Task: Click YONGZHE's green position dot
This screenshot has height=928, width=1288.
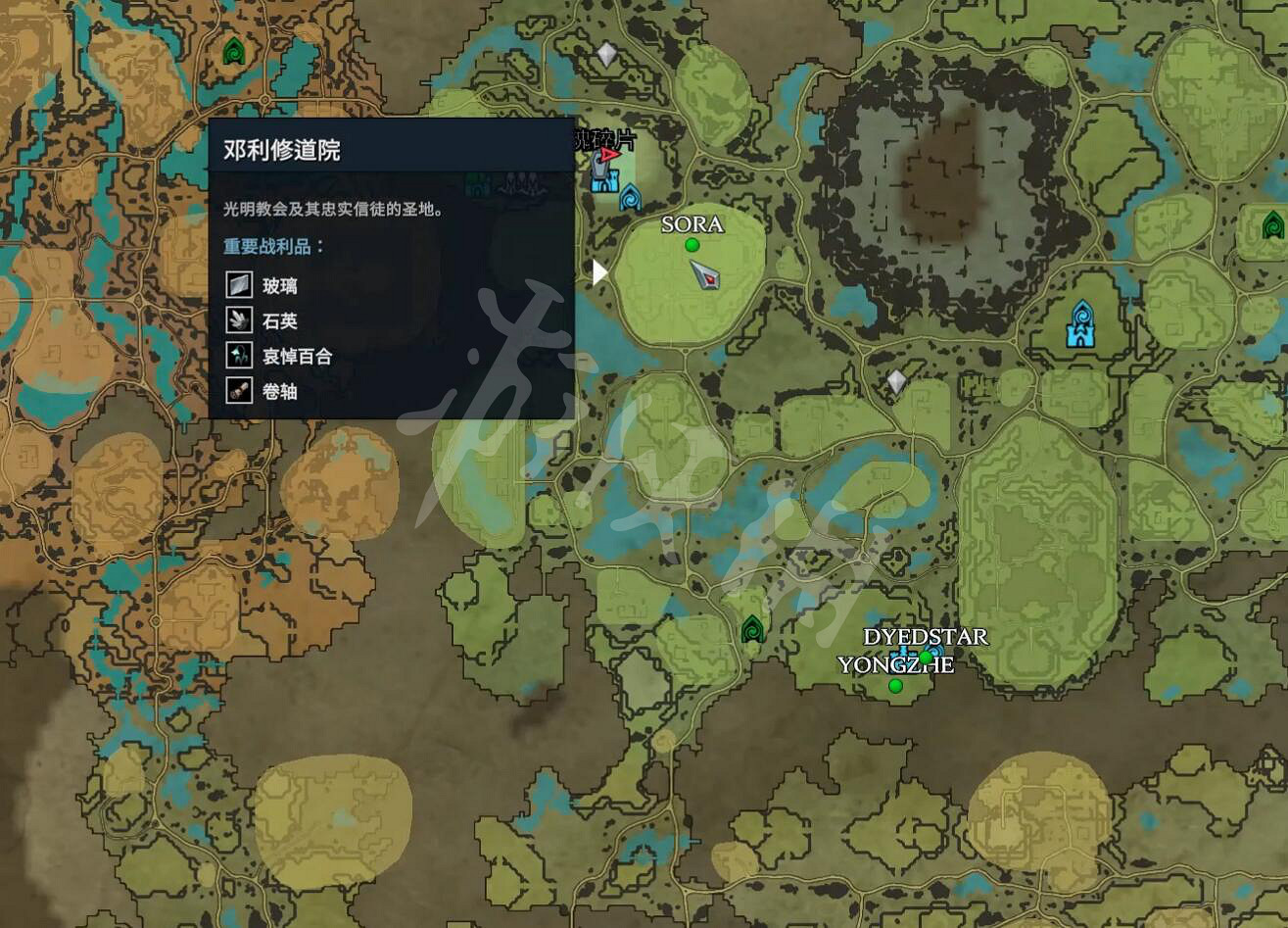Action: click(x=895, y=686)
